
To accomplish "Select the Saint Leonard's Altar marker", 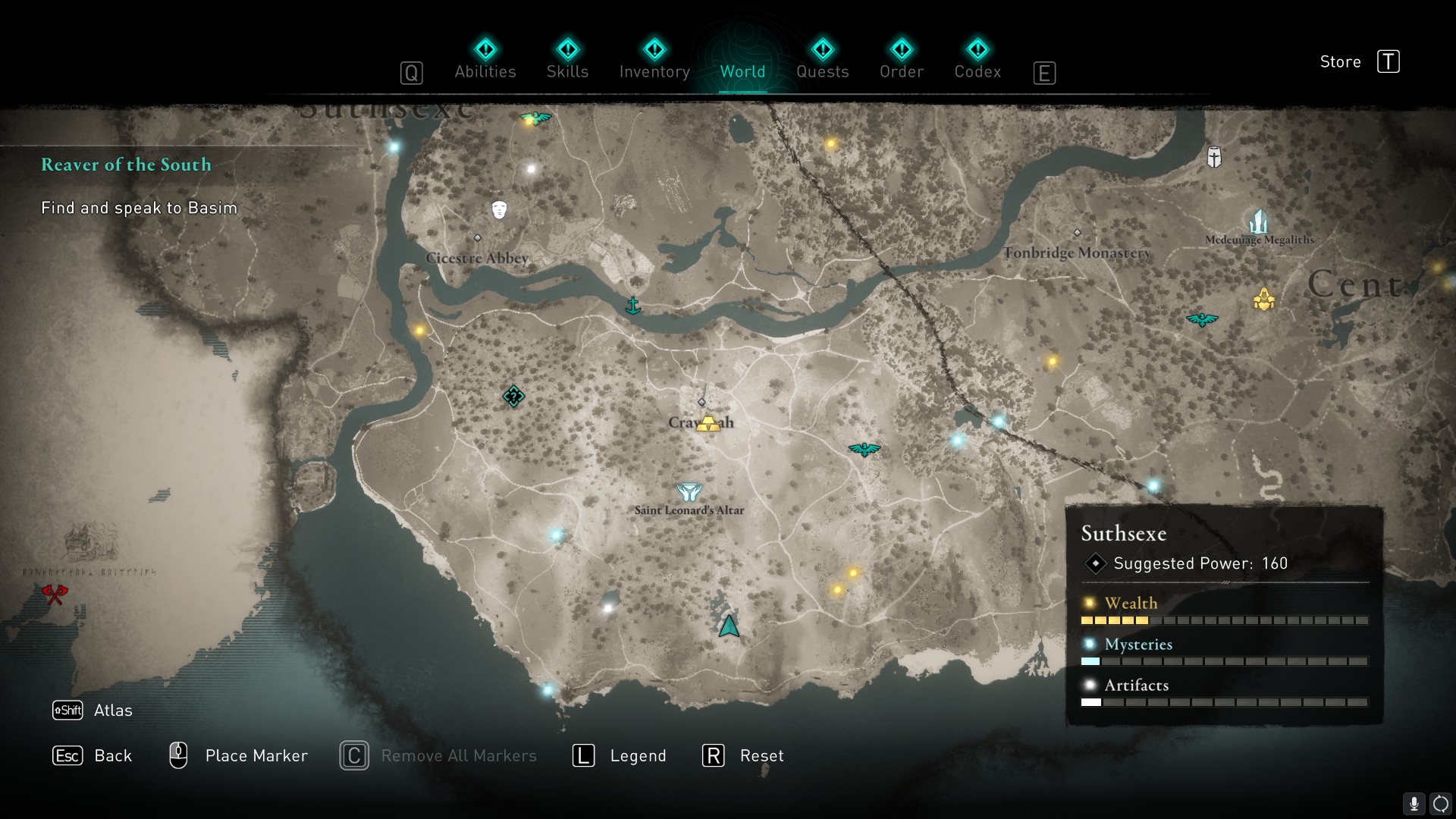I will point(689,493).
